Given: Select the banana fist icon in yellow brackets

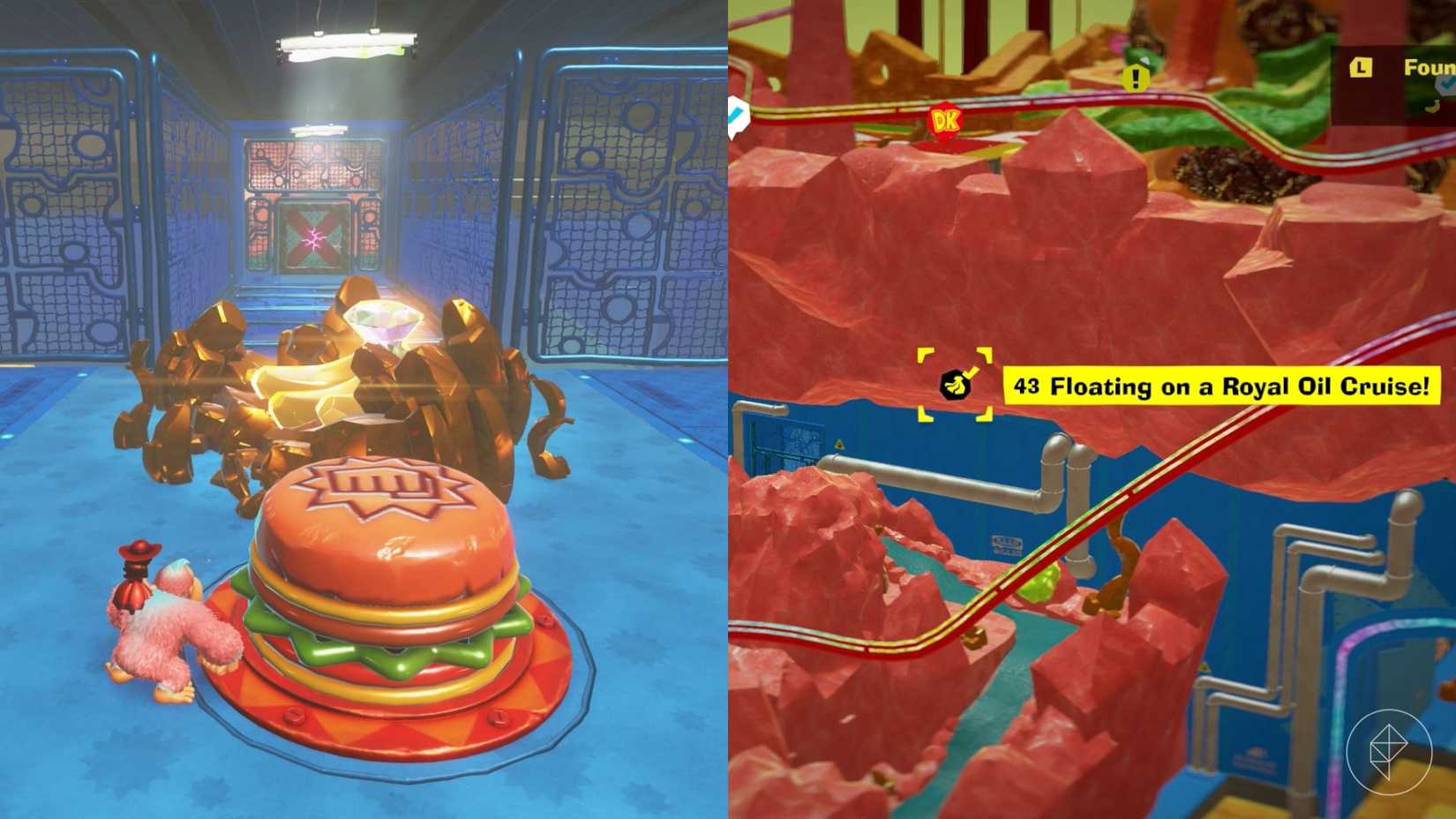Looking at the screenshot, I should 956,383.
